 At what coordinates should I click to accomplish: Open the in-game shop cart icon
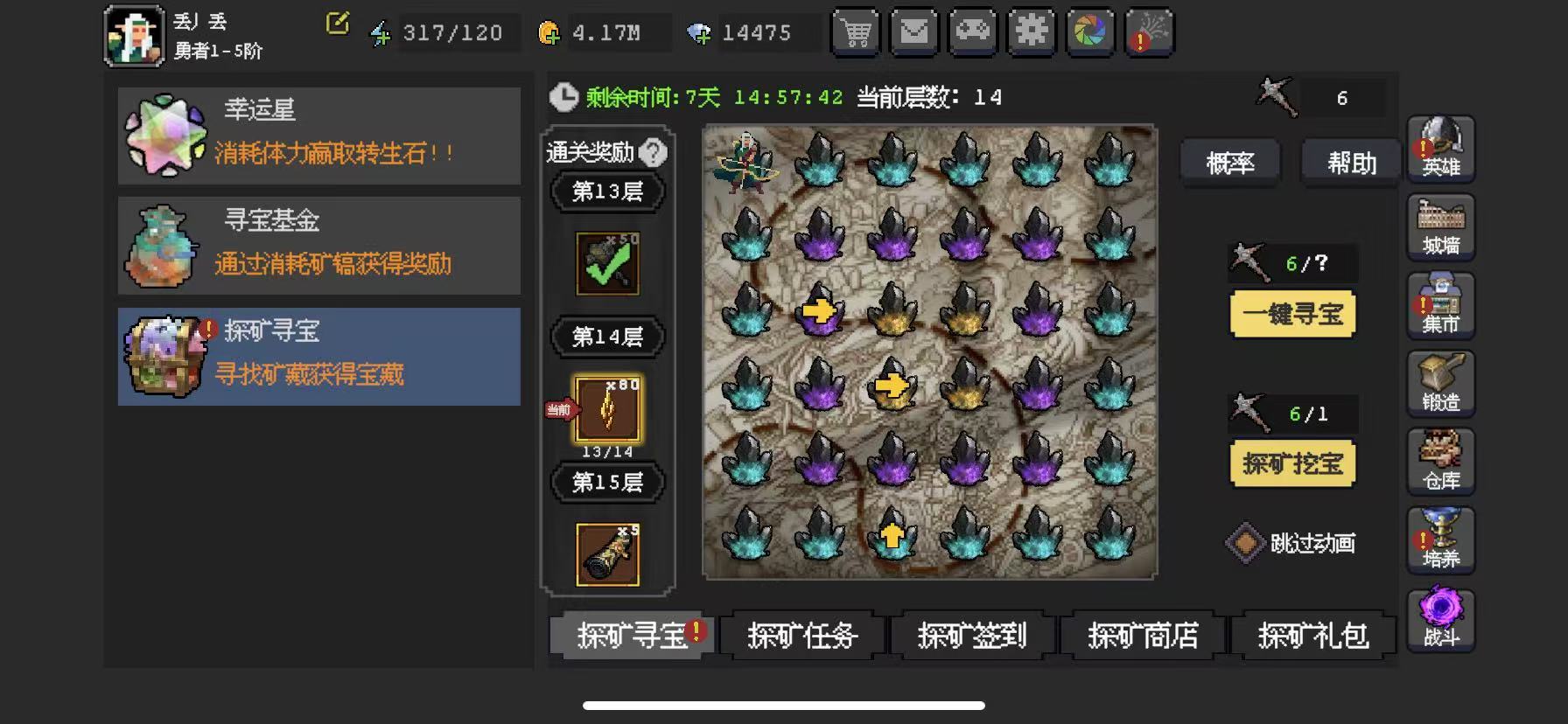[856, 32]
